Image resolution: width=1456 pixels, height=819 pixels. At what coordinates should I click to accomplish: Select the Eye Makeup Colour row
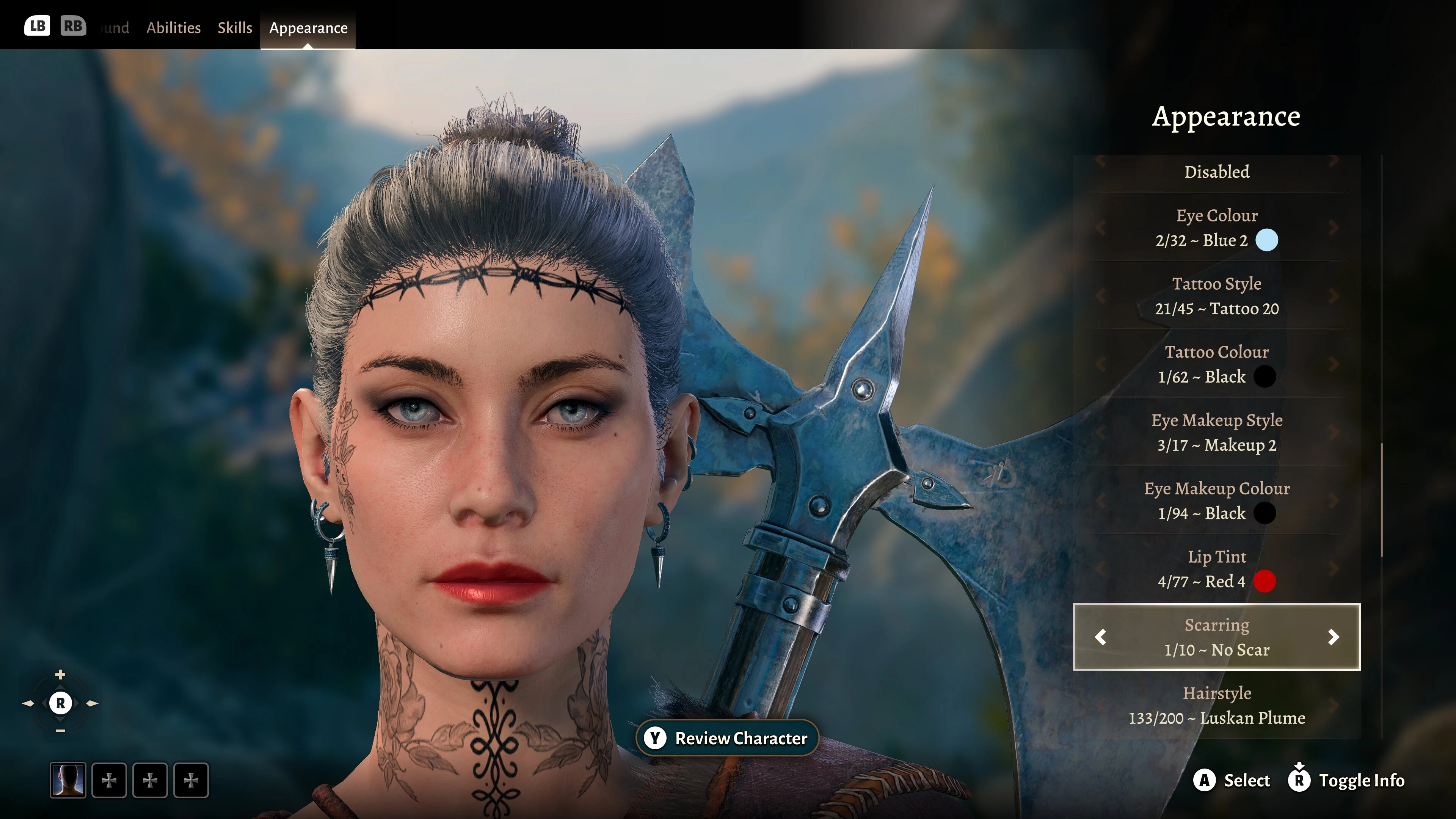pyautogui.click(x=1216, y=501)
